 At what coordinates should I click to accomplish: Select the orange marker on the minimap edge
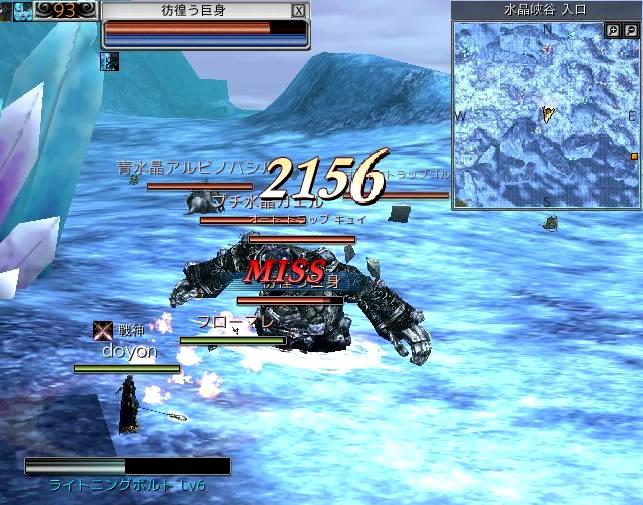634,157
